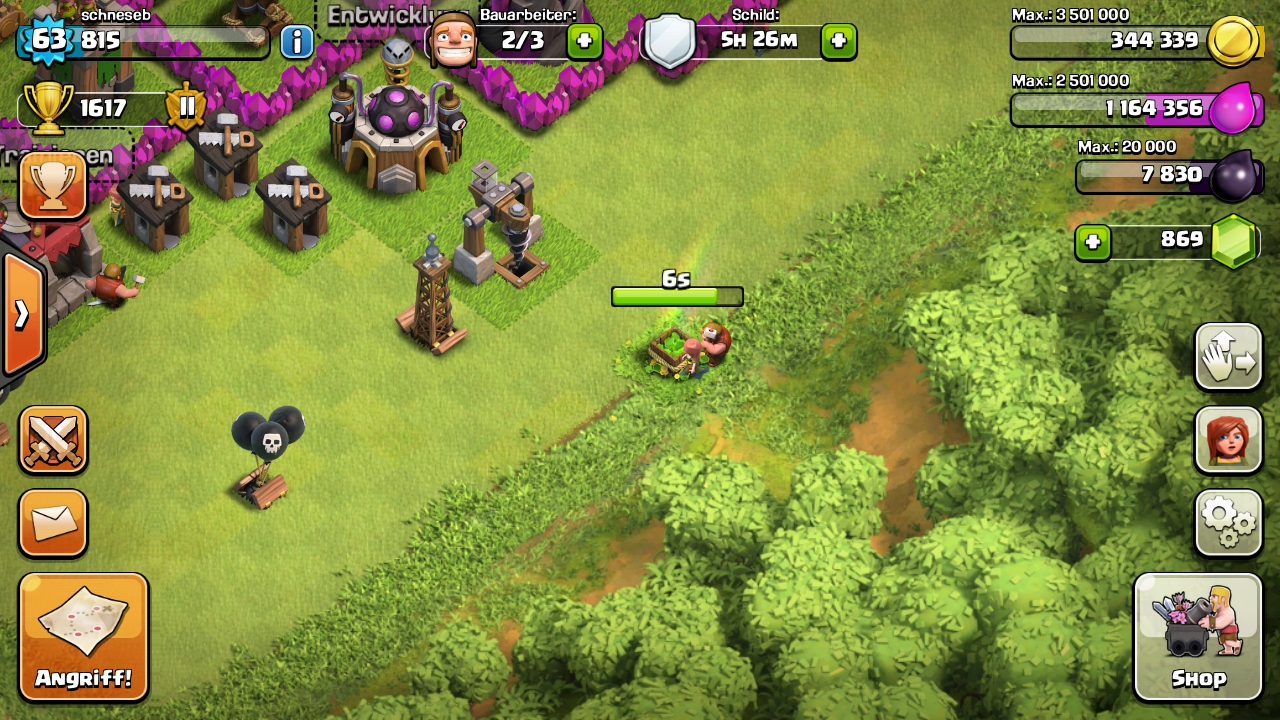This screenshot has height=720, width=1280.
Task: Expand the orange side panel chevron
Action: 20,313
